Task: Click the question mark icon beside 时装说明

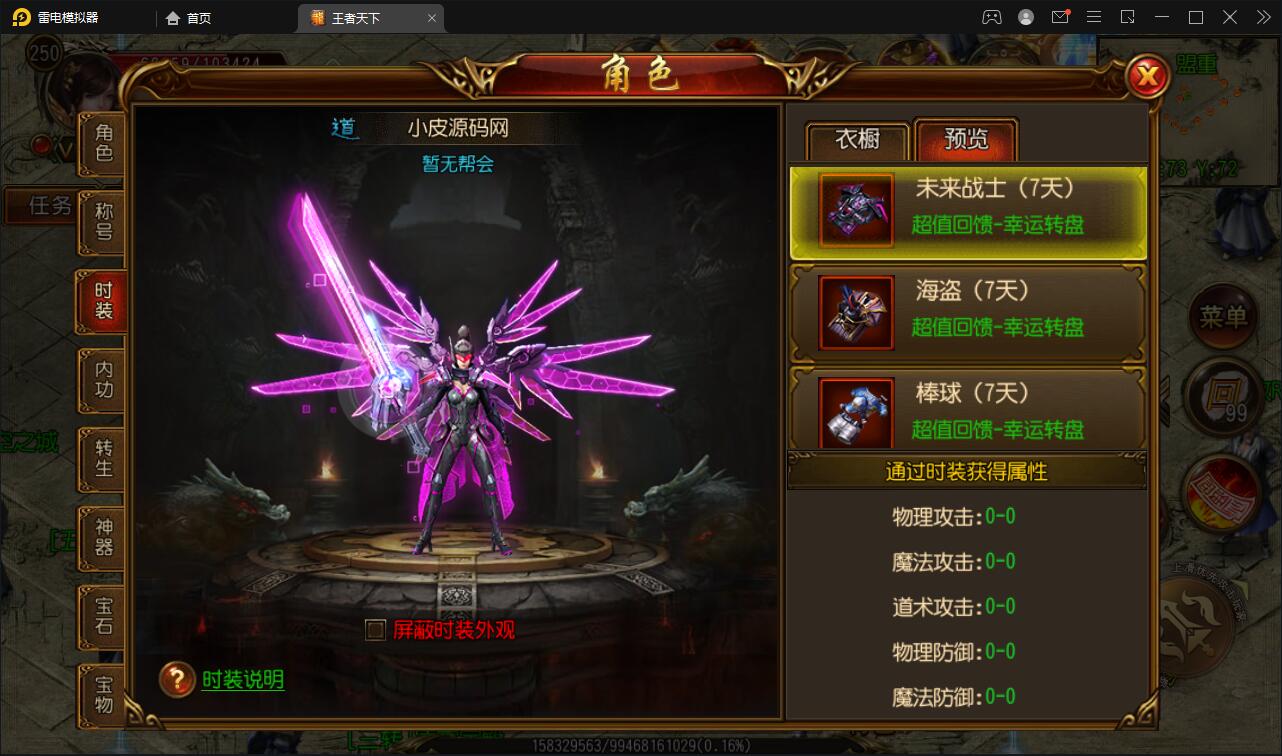Action: [177, 679]
